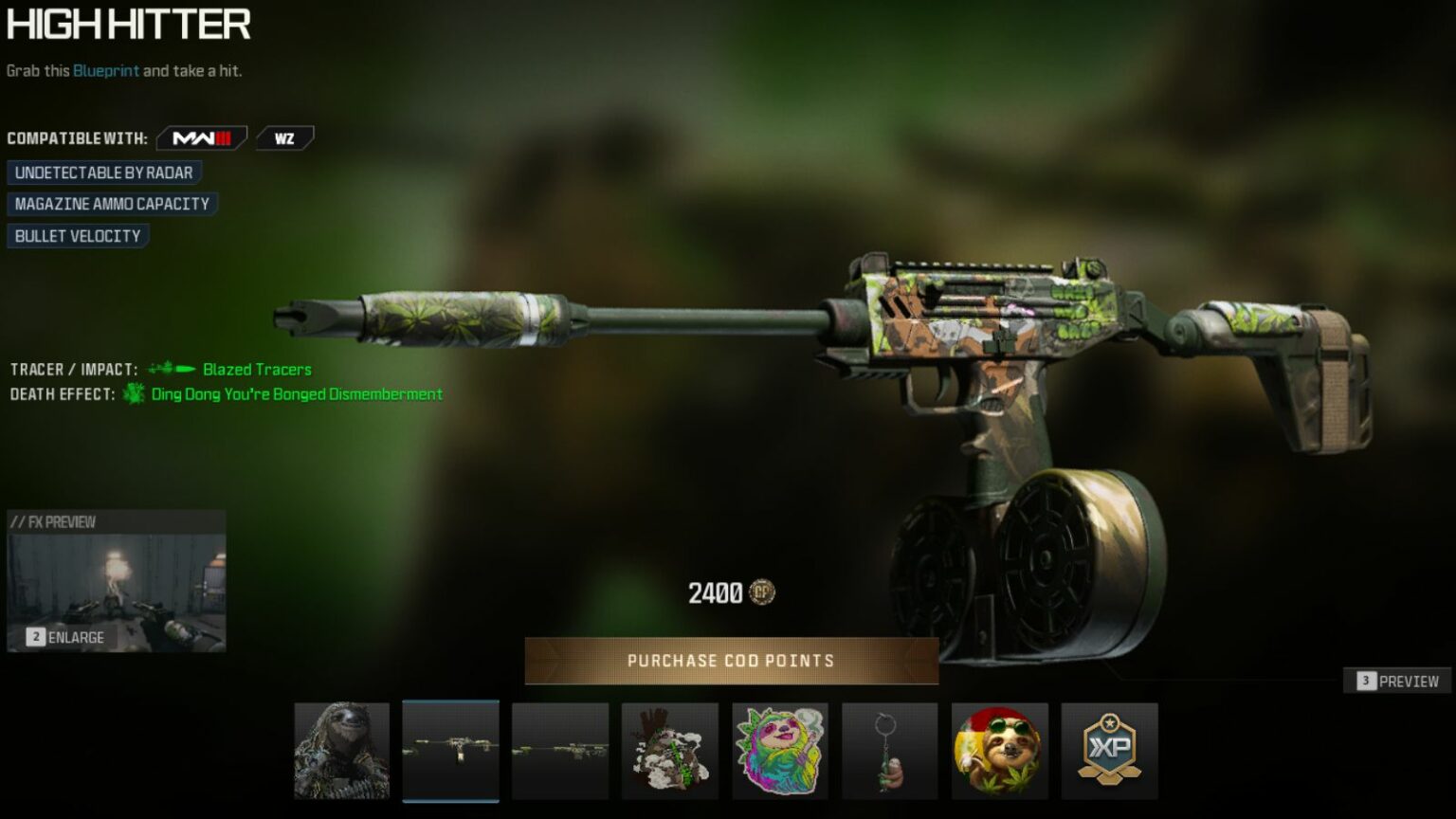This screenshot has height=819, width=1456.
Task: Select the sloth weapon charm keychain
Action: pos(890,750)
